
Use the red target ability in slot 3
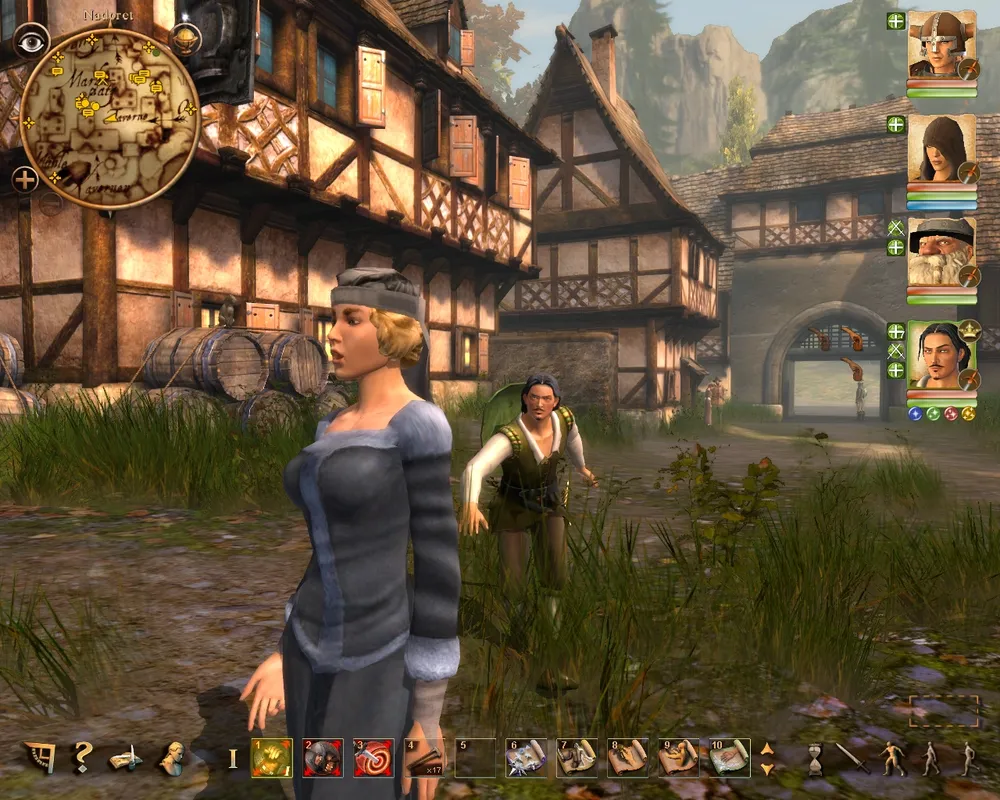373,758
